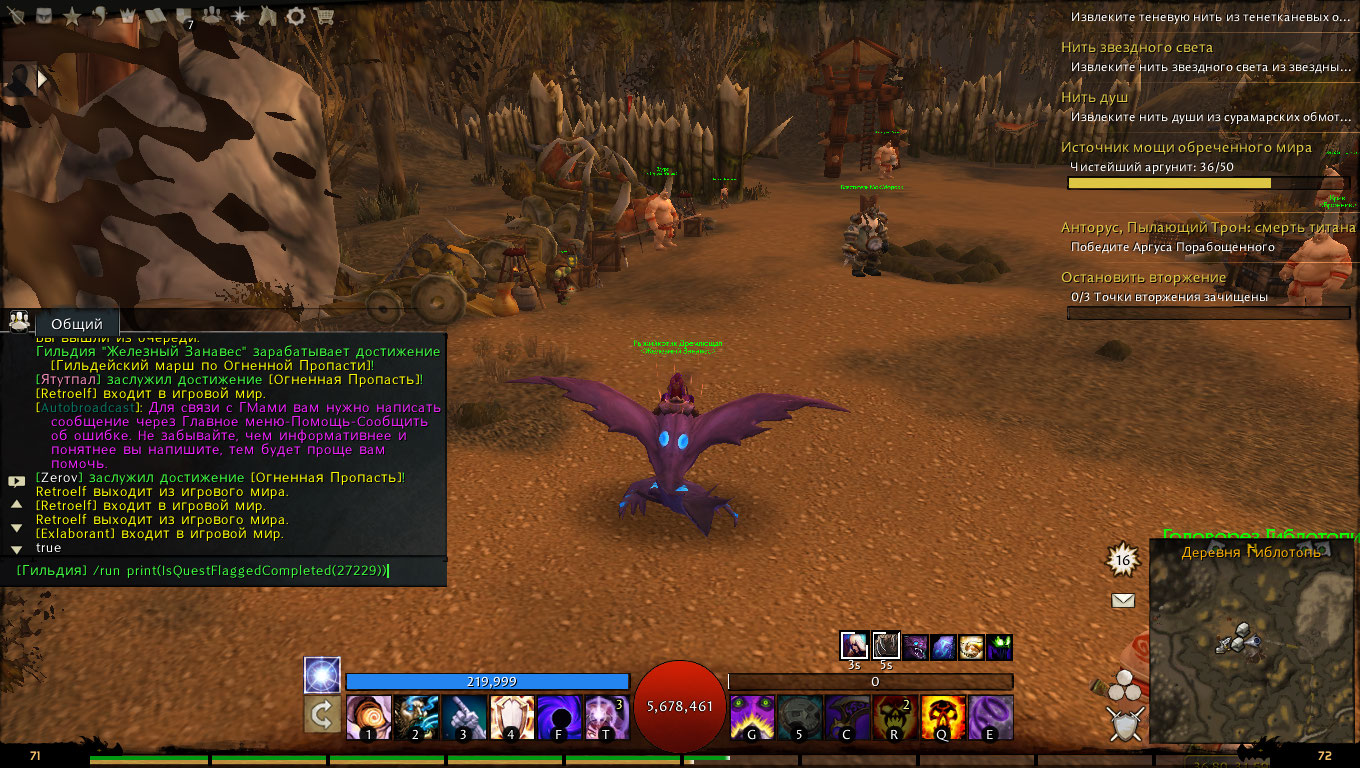Select quest Остановить вторжение in tracker

point(1143,277)
